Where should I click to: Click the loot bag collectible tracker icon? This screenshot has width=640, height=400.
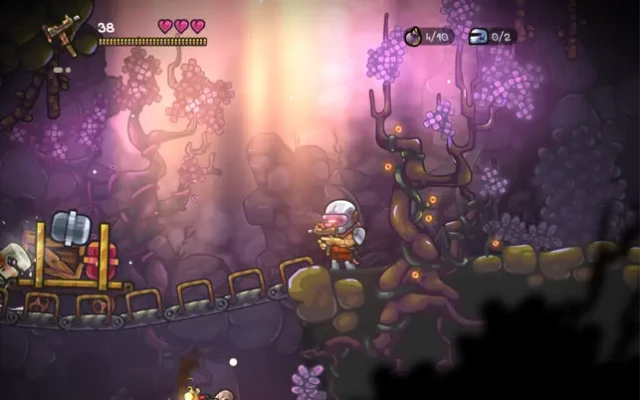point(413,36)
